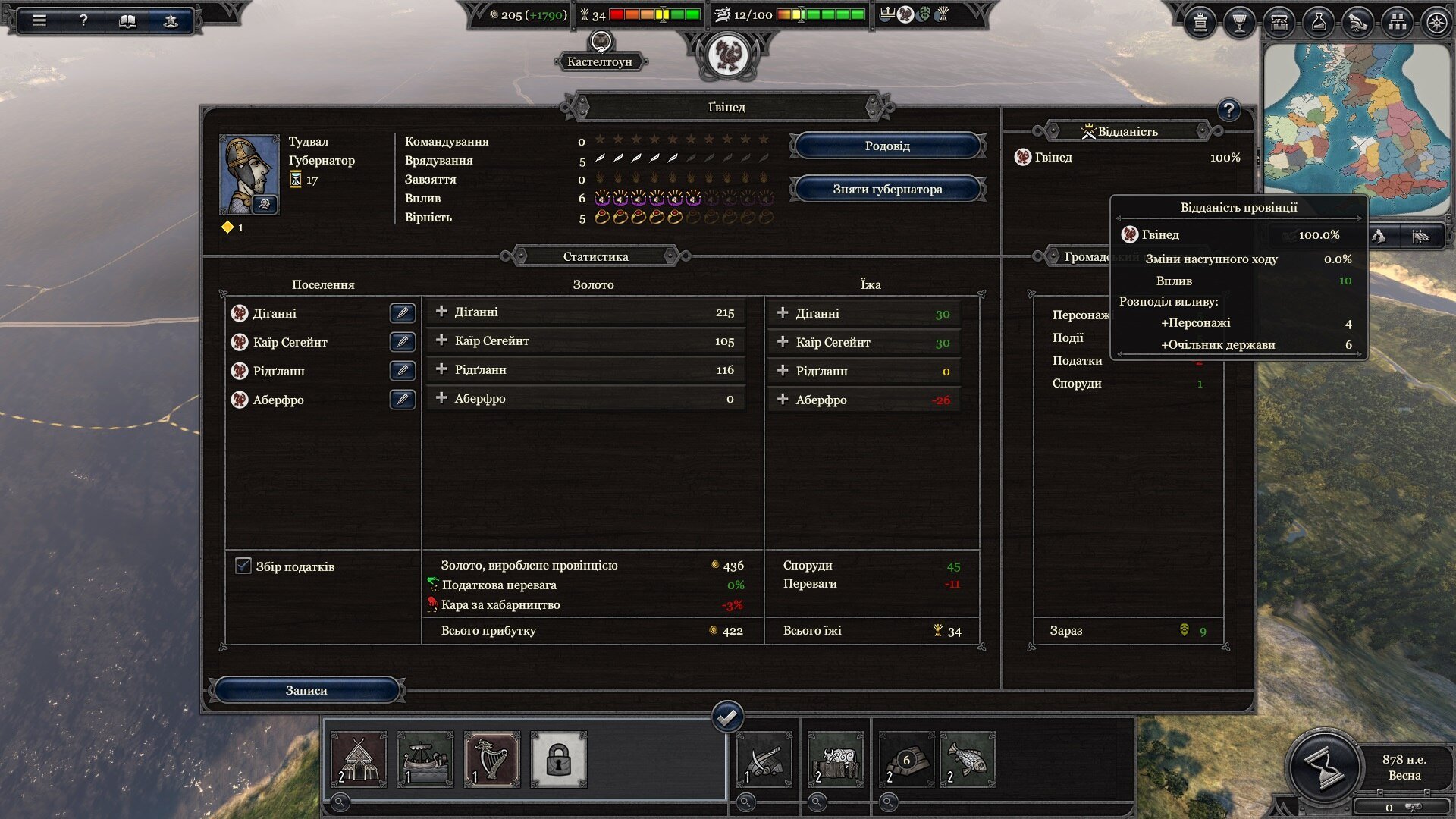Viewport: 1456px width, 819px height.
Task: Rename the Діґанні settlement with pencil icon
Action: click(402, 312)
